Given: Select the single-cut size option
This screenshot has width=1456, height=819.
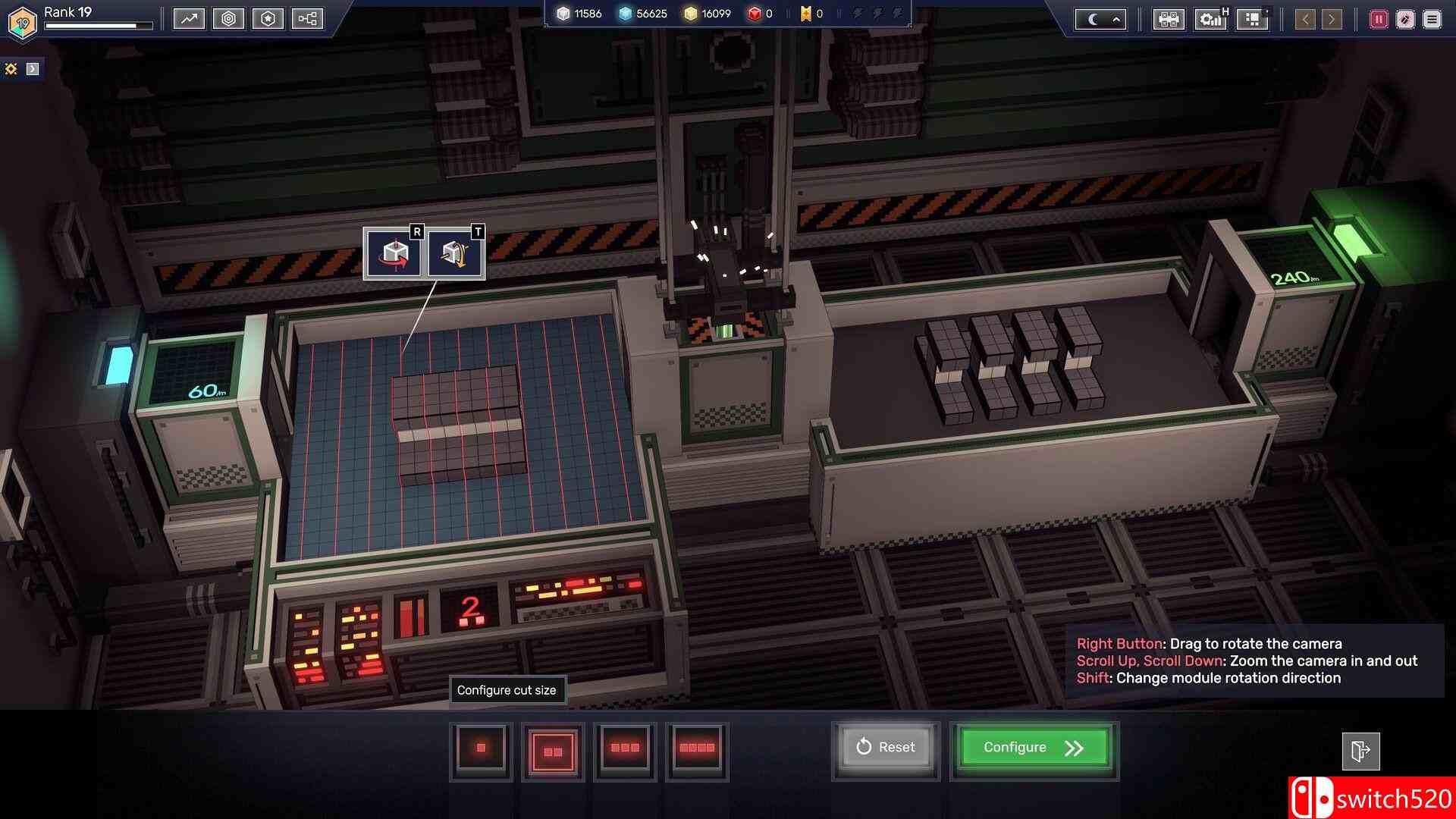Looking at the screenshot, I should coord(481,748).
